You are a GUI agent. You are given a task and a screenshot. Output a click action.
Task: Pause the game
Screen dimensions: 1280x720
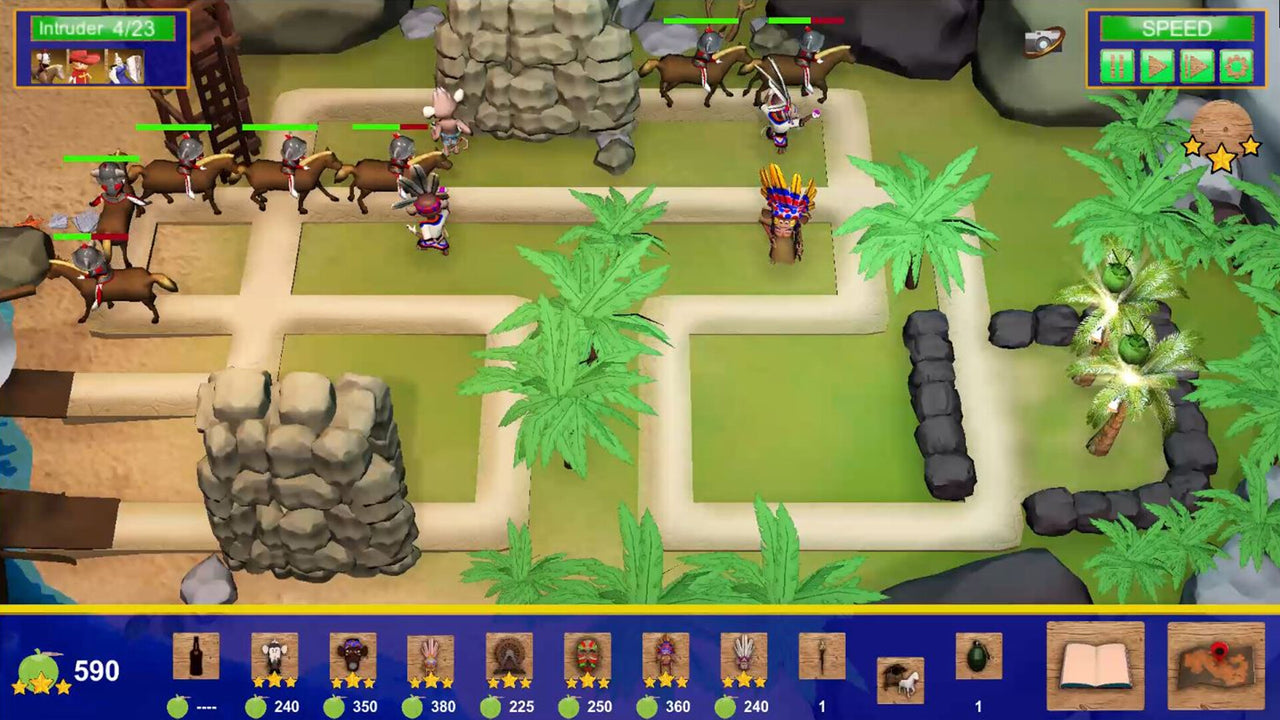click(1115, 65)
